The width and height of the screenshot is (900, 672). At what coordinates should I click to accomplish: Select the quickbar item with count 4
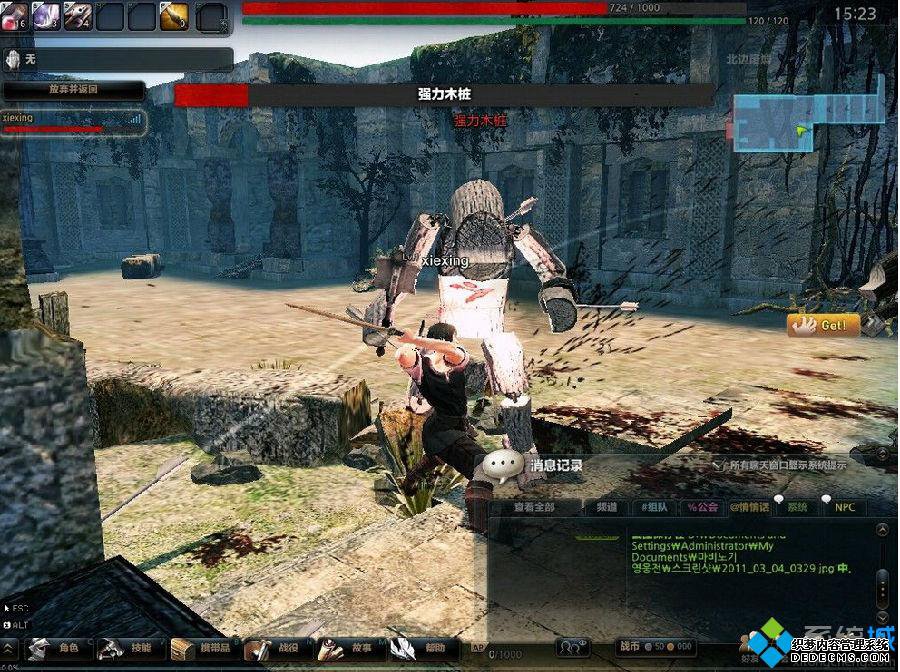click(x=78, y=15)
